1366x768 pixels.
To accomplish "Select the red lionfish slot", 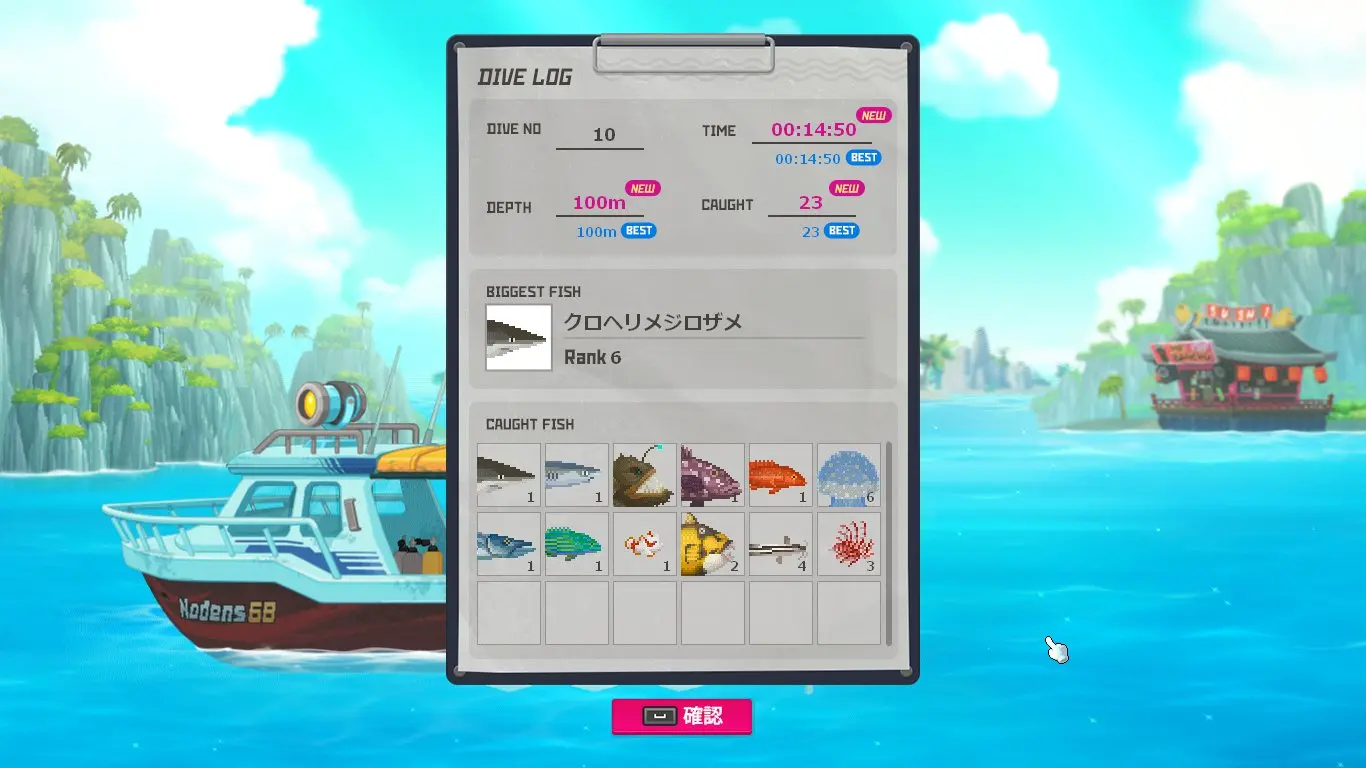I will [x=849, y=544].
